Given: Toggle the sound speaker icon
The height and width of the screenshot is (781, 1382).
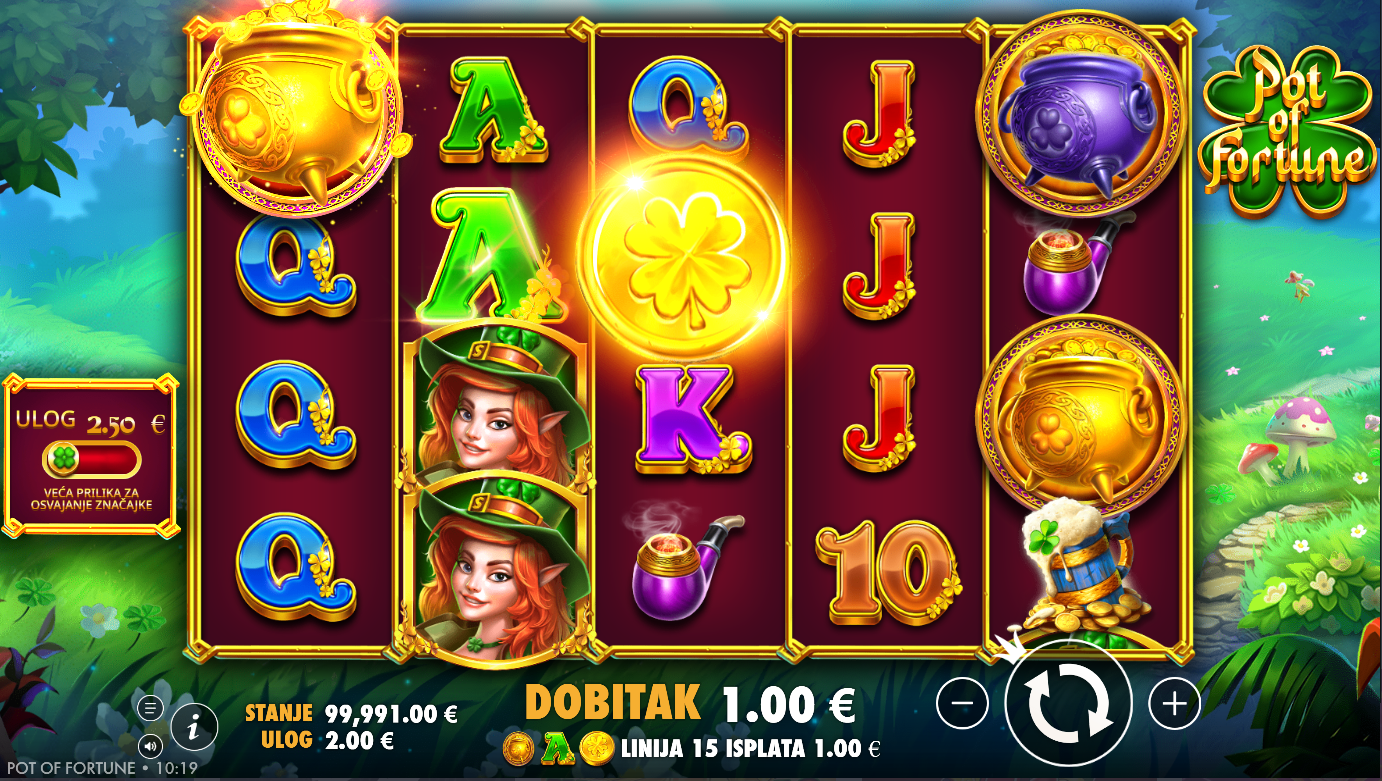Looking at the screenshot, I should [x=150, y=745].
